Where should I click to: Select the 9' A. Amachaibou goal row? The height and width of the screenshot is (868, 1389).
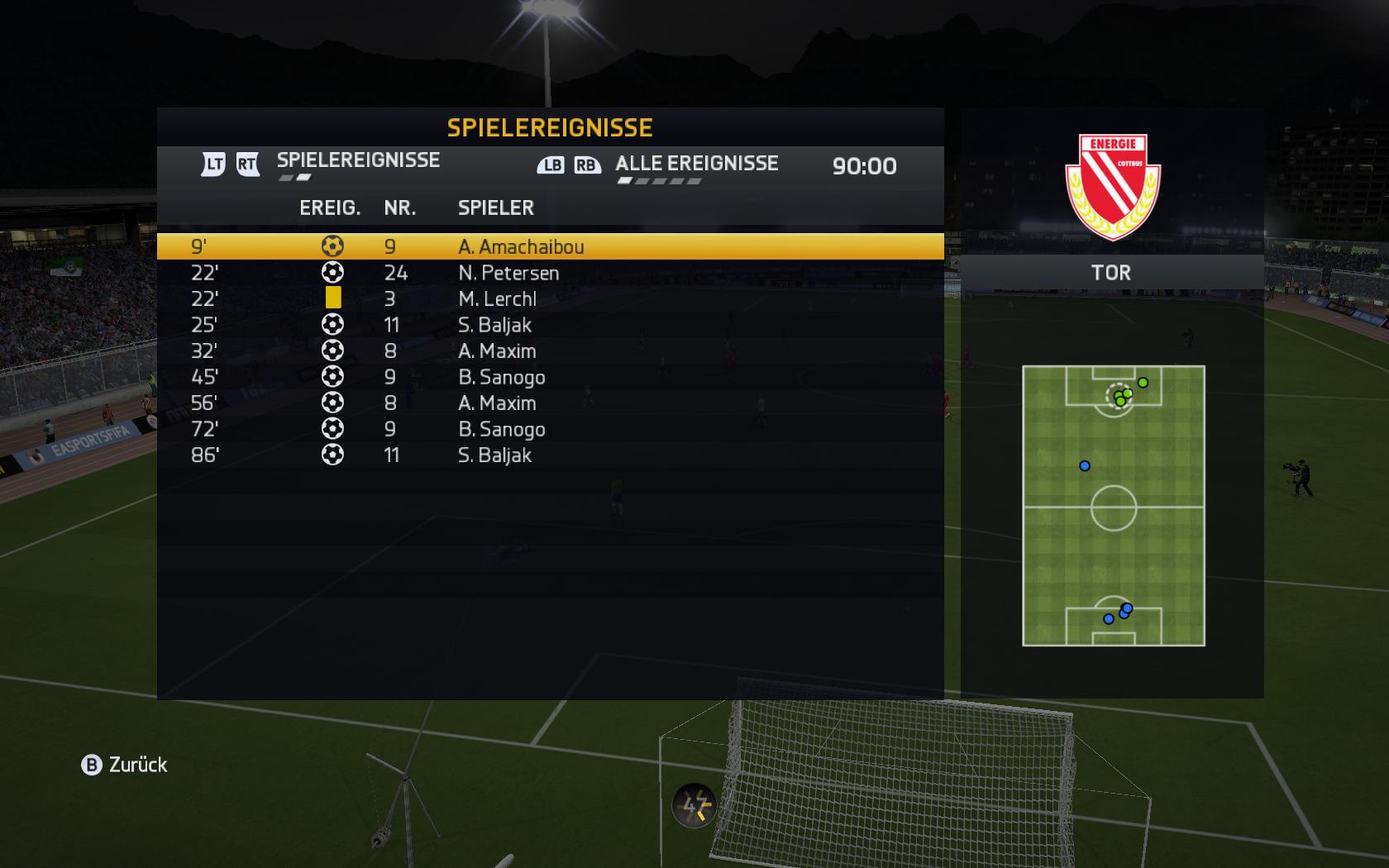550,246
